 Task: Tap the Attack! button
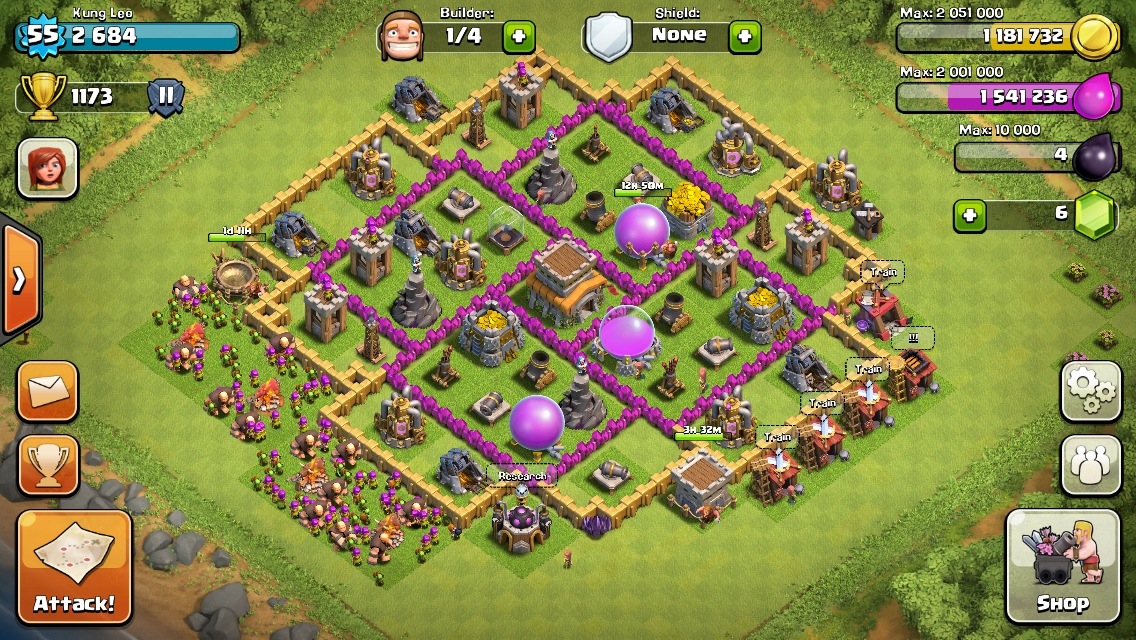[x=74, y=567]
